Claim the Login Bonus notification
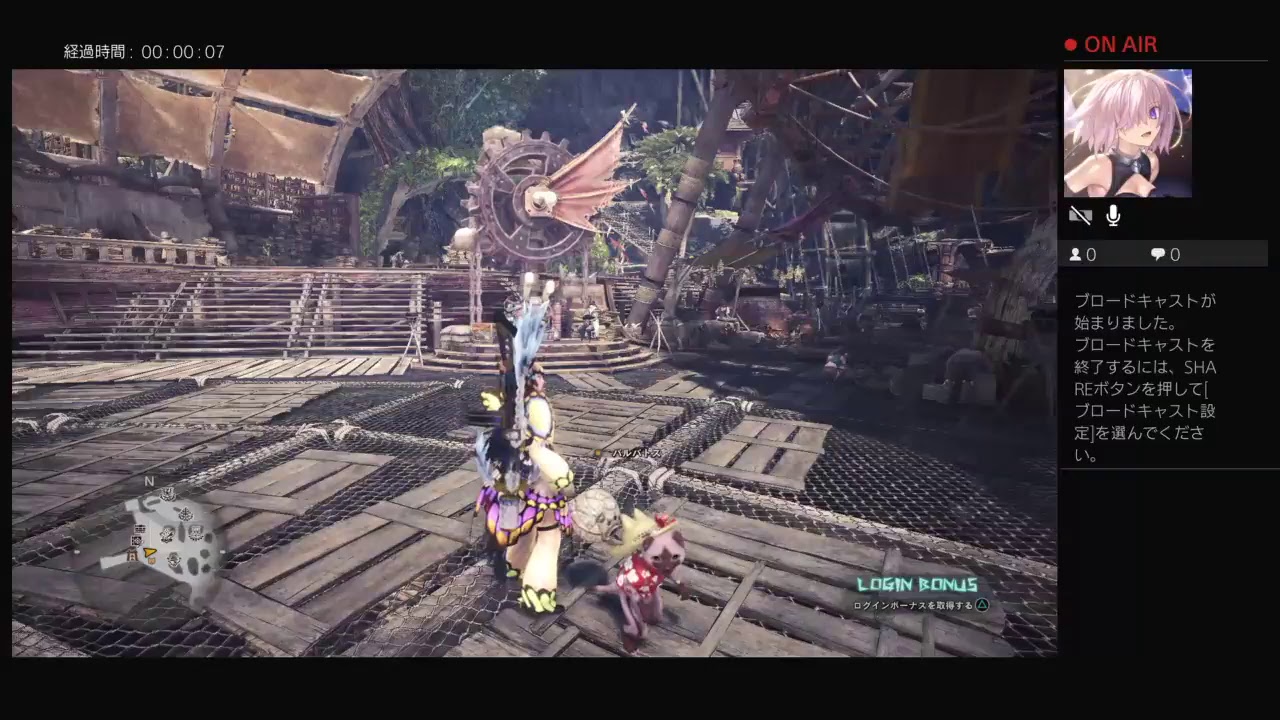Screen dimensions: 1280x720 pos(917,594)
